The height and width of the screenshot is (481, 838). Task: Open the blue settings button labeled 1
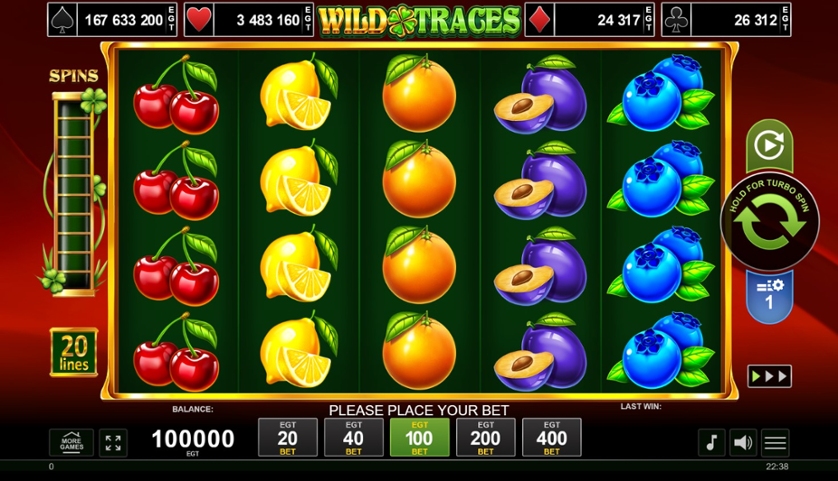point(769,296)
